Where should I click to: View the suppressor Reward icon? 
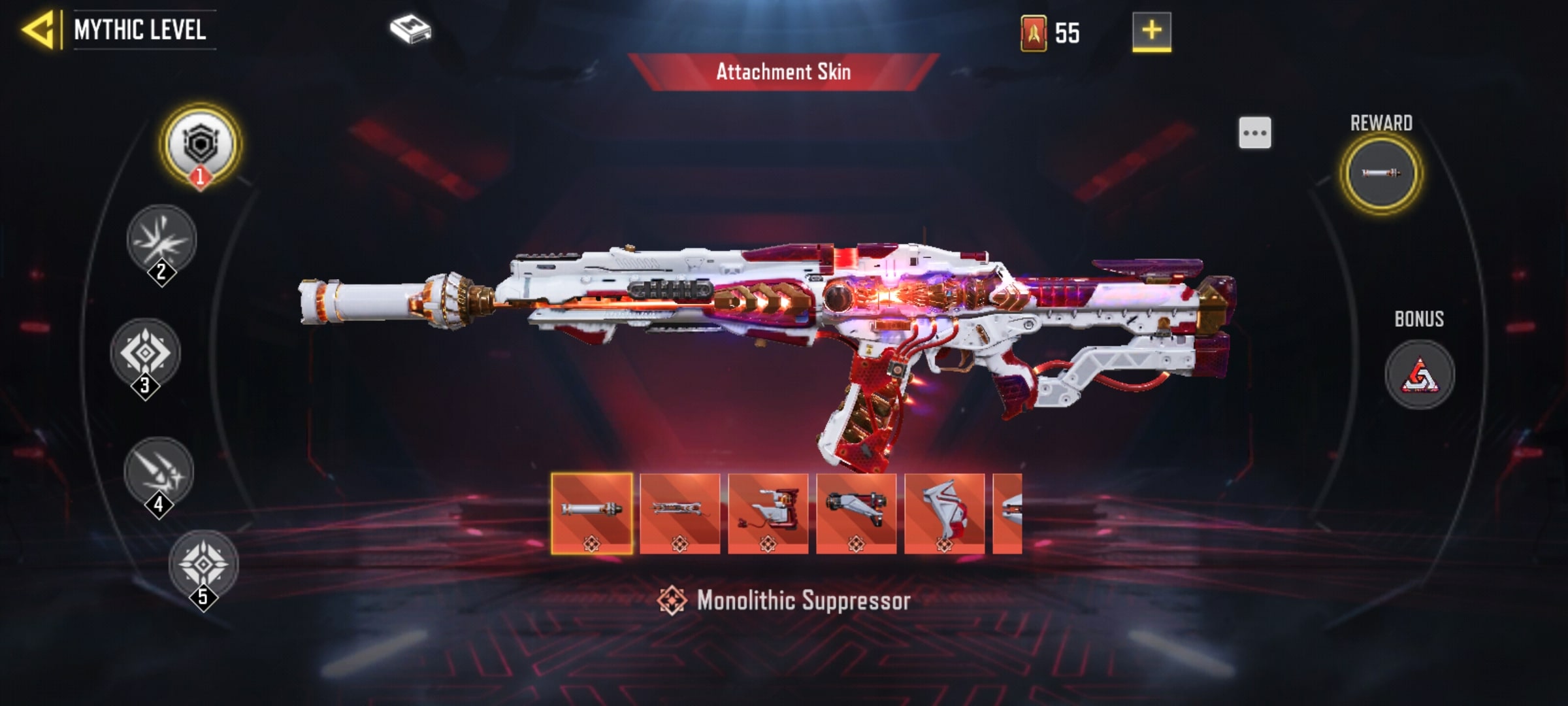pyautogui.click(x=1380, y=173)
